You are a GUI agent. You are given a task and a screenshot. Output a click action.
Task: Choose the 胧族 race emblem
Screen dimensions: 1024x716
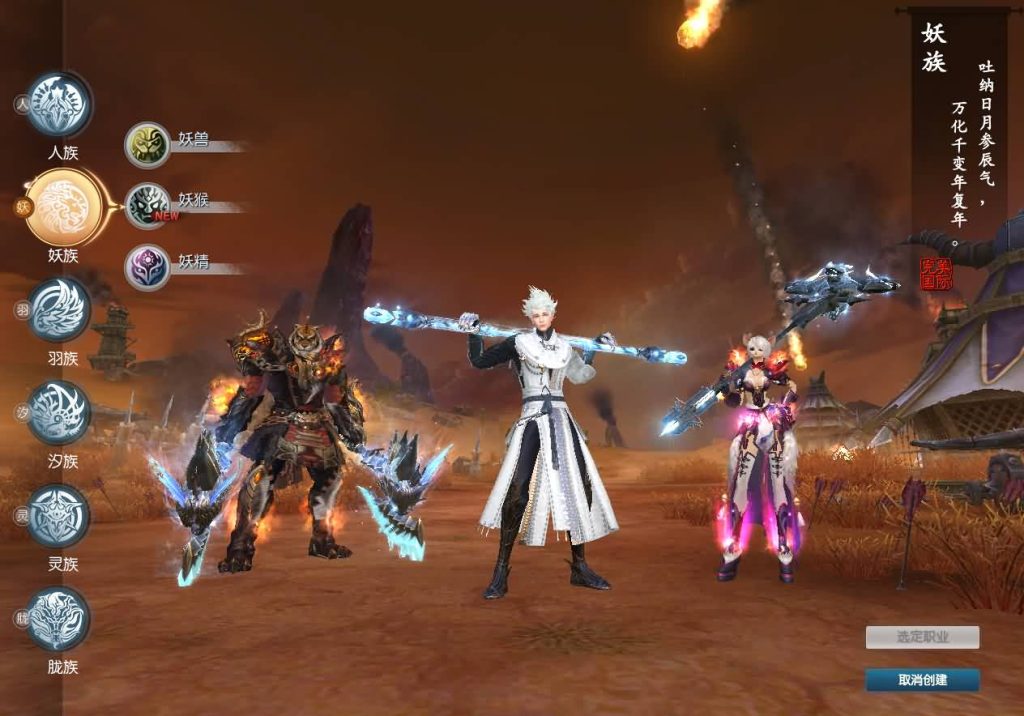[59, 619]
